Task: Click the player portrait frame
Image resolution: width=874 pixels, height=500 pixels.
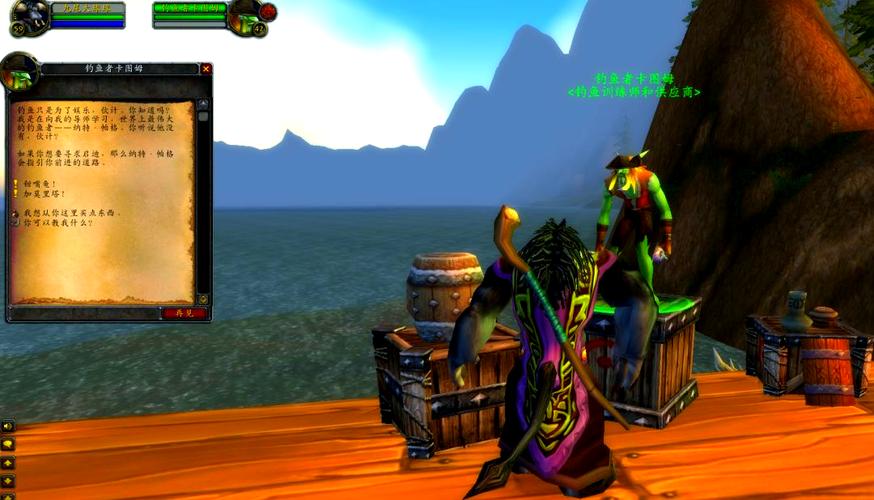Action: (29, 16)
